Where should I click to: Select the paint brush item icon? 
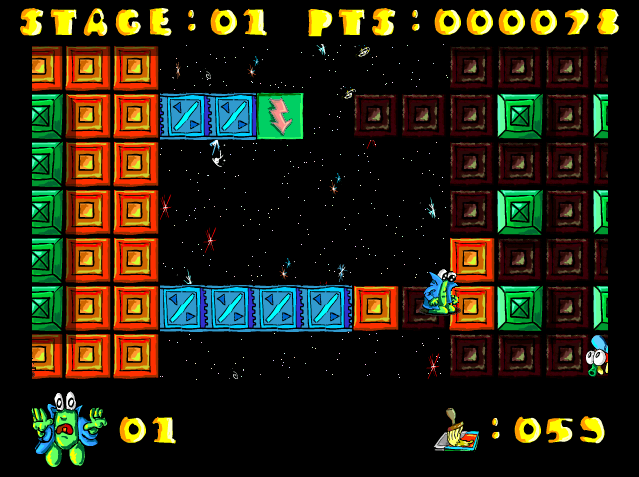click(458, 430)
